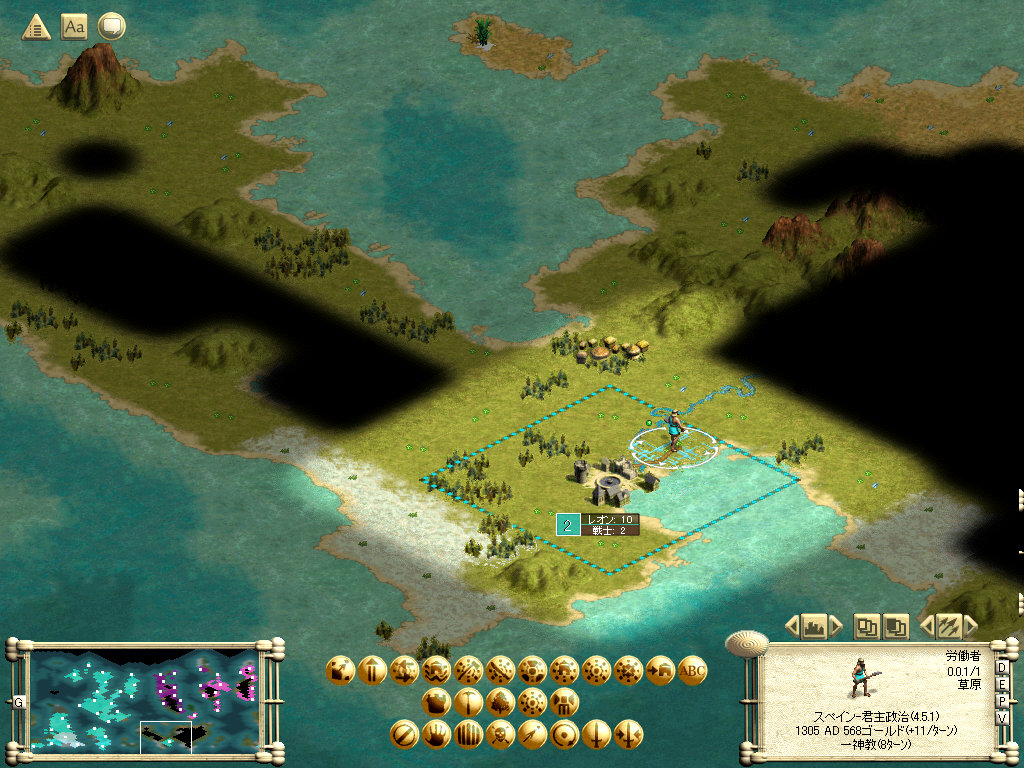Click the arrows unit cycle button
1024x768 pixels.
948,626
